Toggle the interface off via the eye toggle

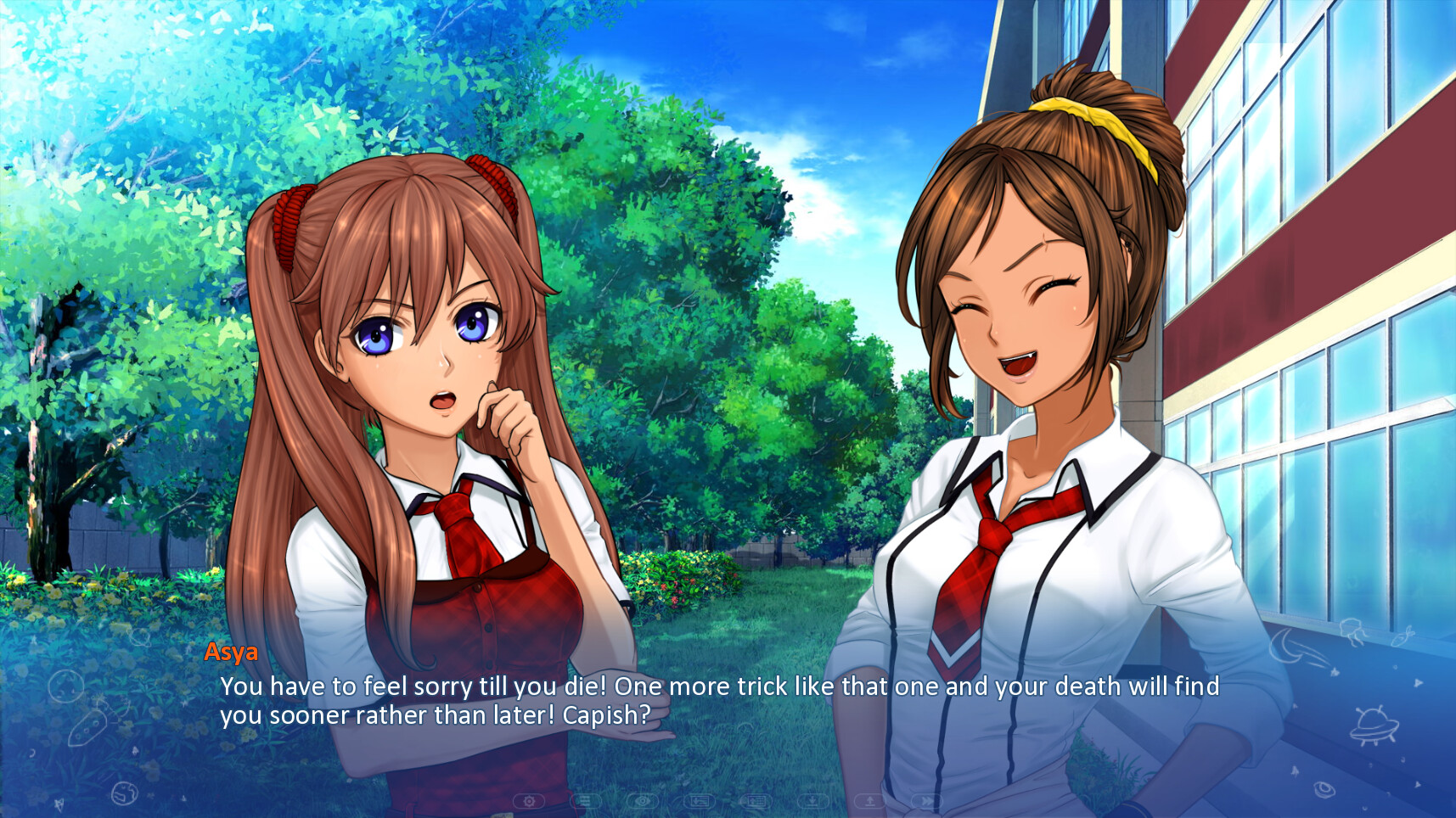point(642,799)
